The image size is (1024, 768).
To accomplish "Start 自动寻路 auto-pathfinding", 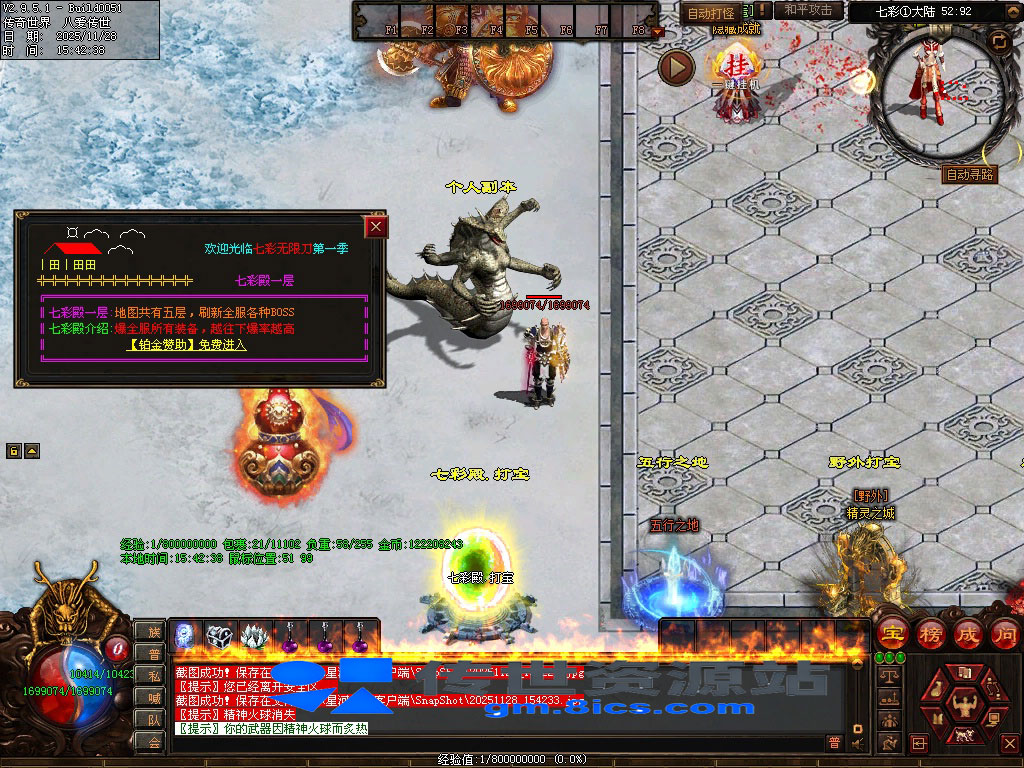I will (970, 175).
